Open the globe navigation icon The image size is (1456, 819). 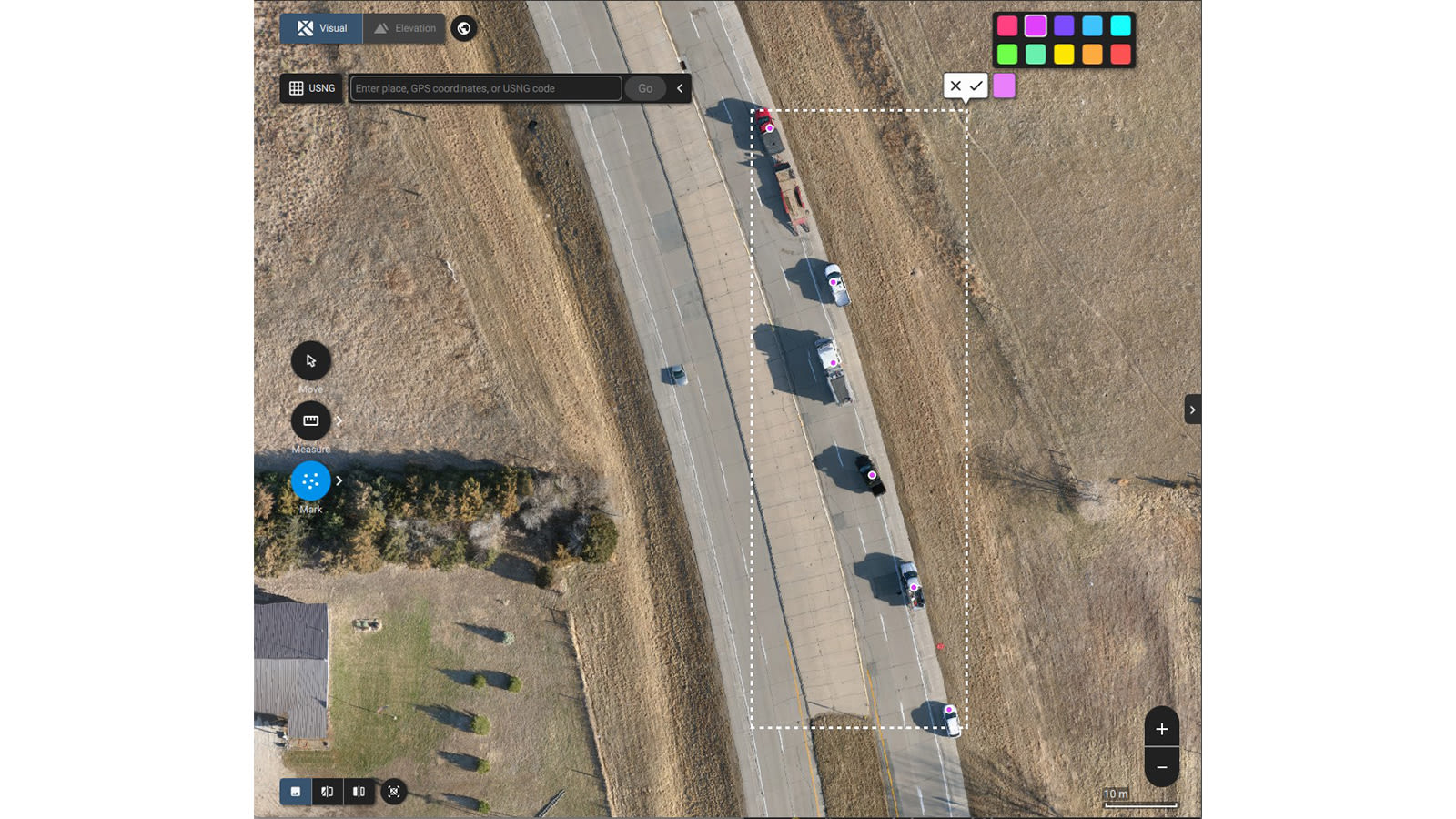pos(464,28)
